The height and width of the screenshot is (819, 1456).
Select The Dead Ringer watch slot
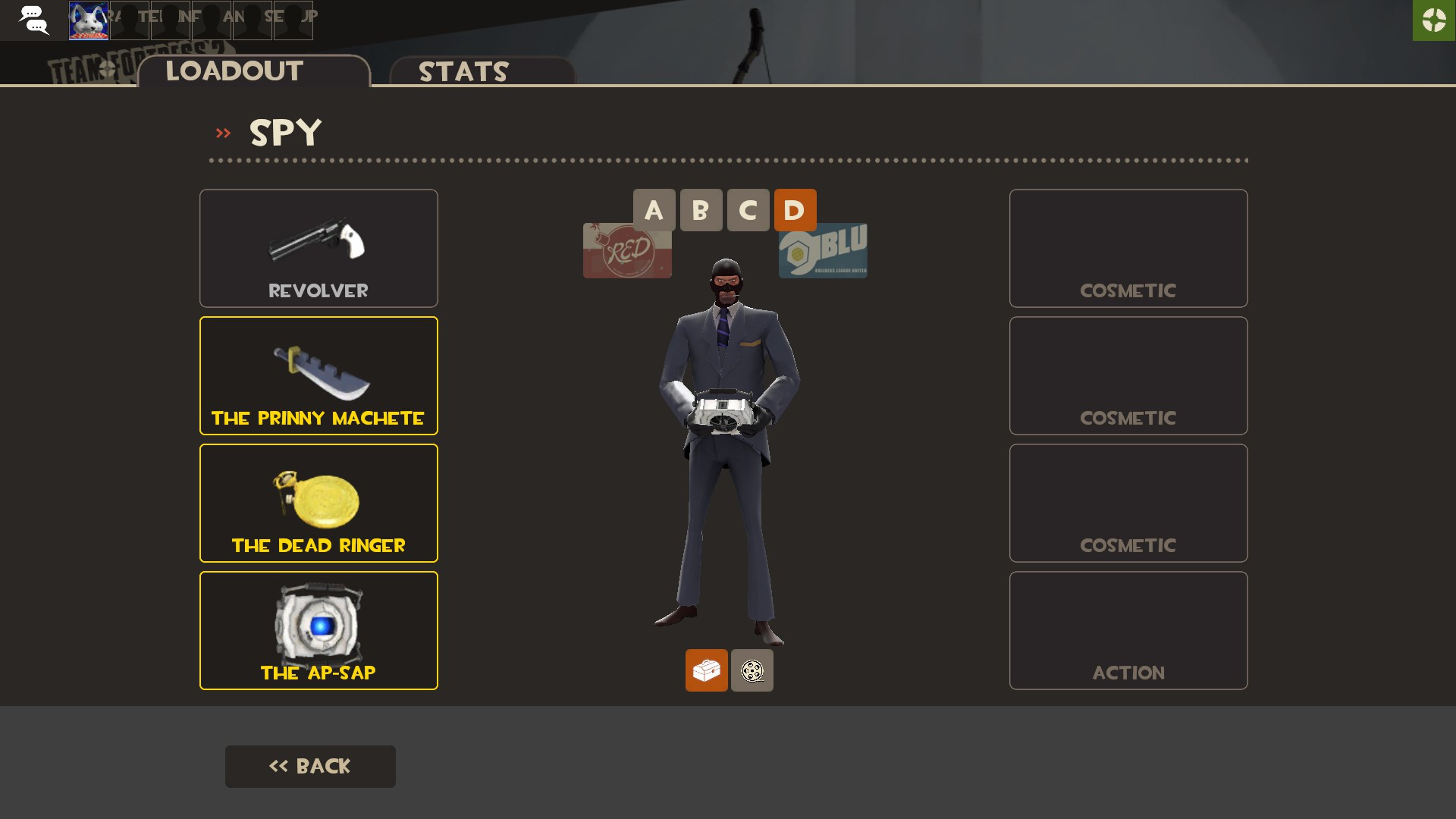318,502
